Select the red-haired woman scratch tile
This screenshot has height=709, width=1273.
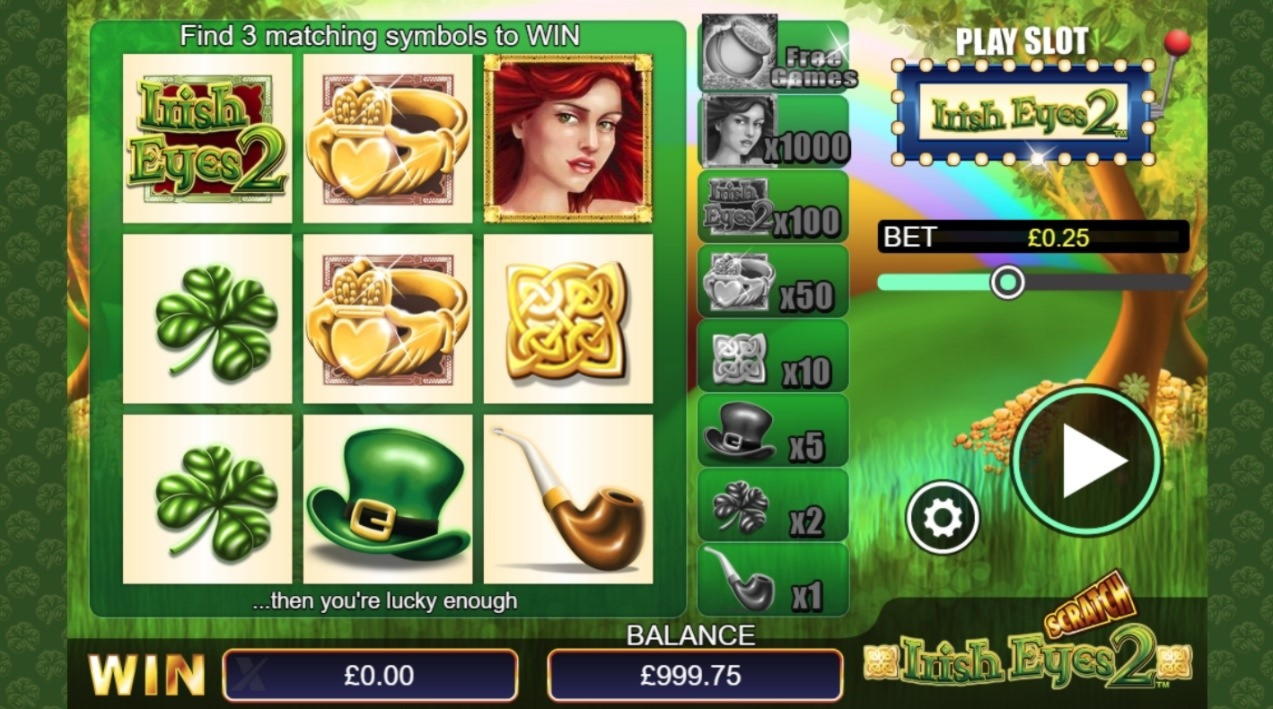568,138
